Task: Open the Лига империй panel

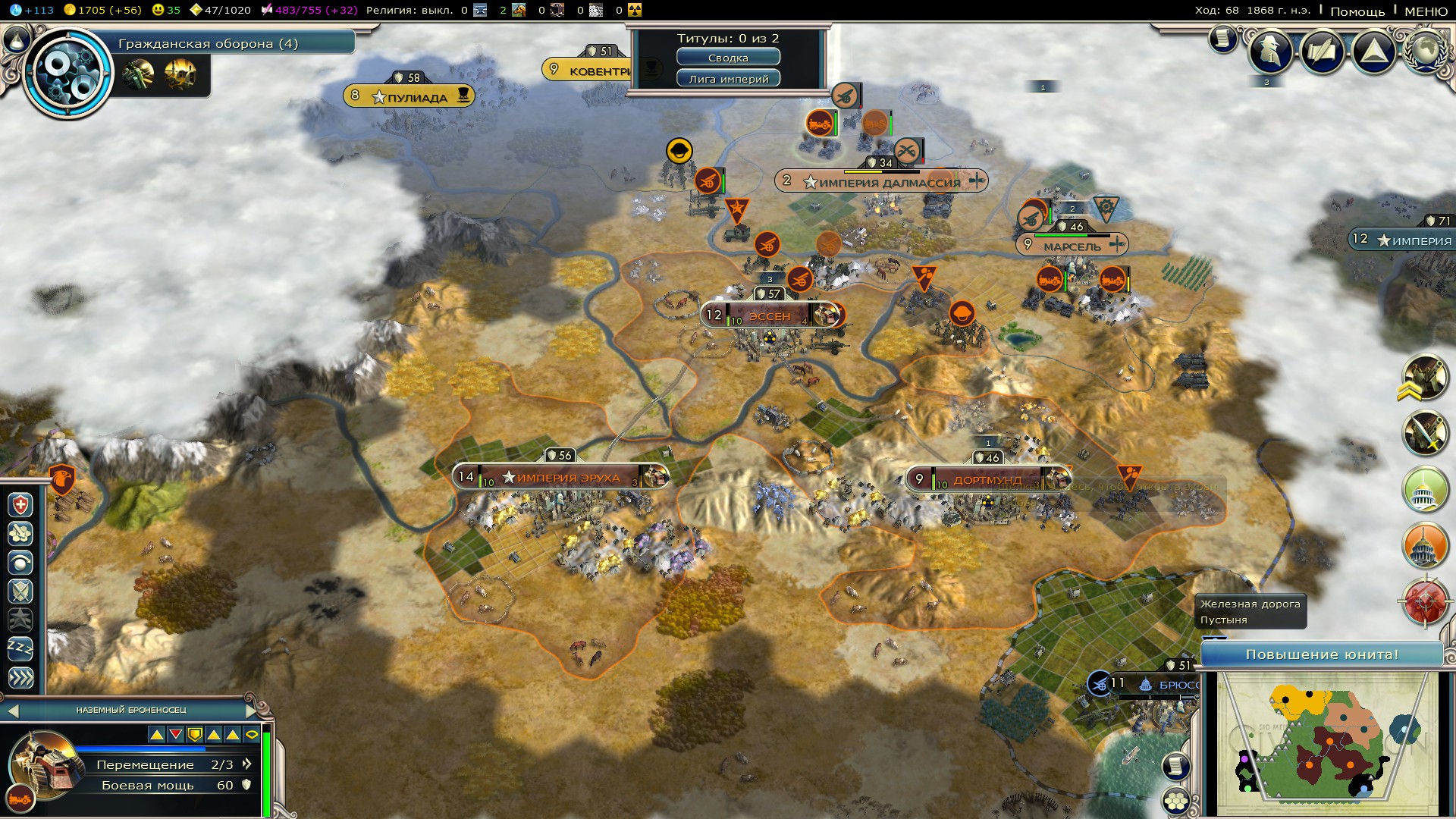Action: [x=728, y=79]
